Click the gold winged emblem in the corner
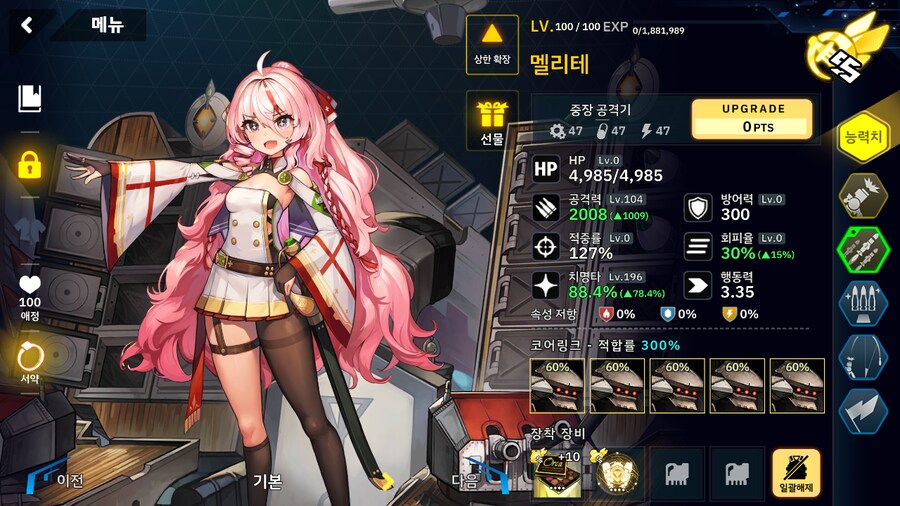Image resolution: width=900 pixels, height=506 pixels. click(857, 48)
